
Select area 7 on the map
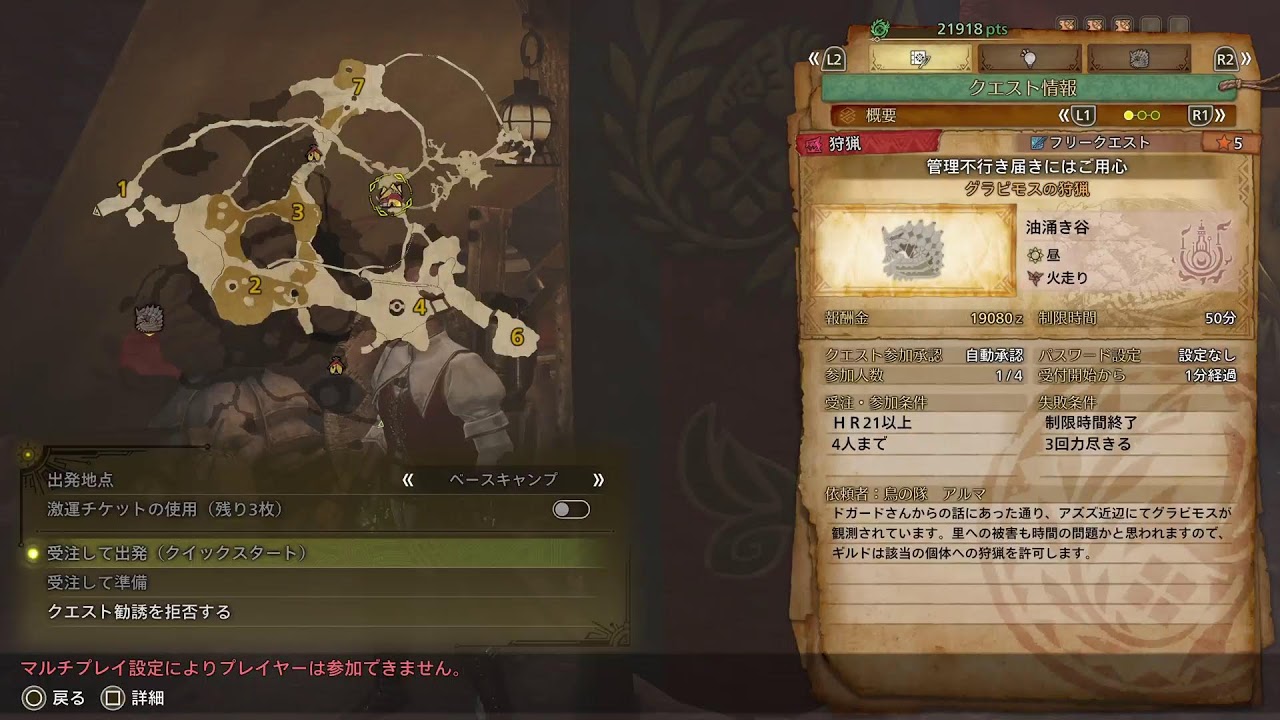(x=357, y=87)
